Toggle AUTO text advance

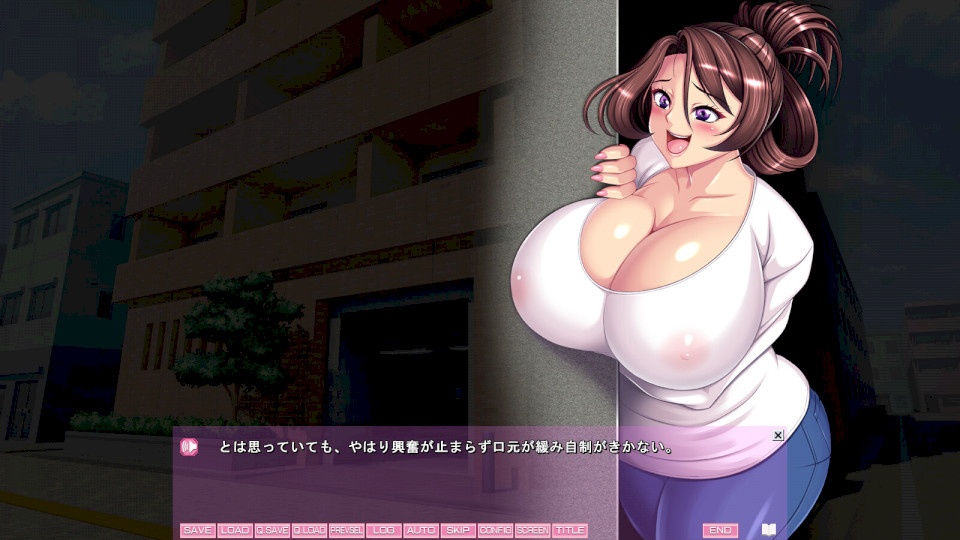tap(421, 530)
